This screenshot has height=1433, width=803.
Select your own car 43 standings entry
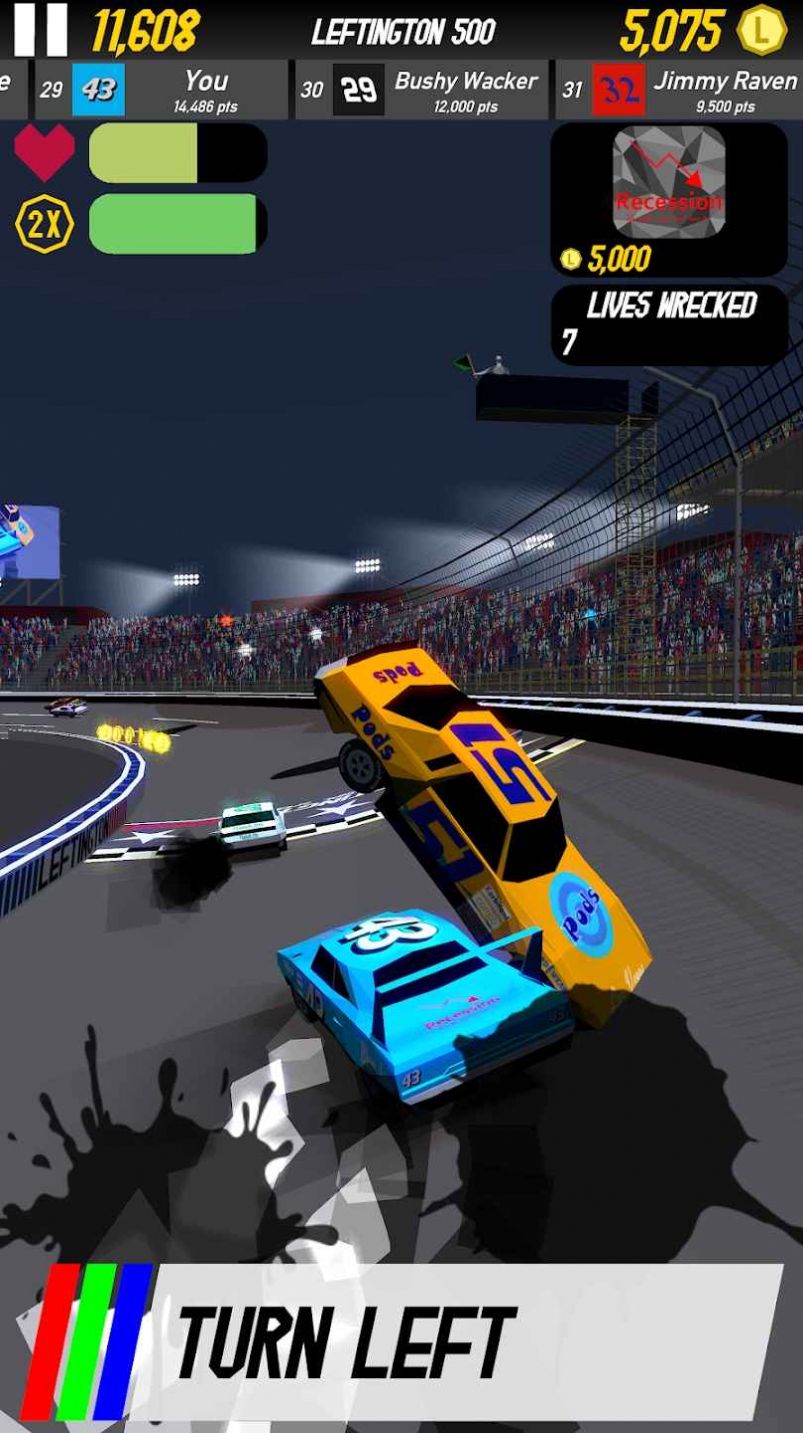tap(160, 91)
